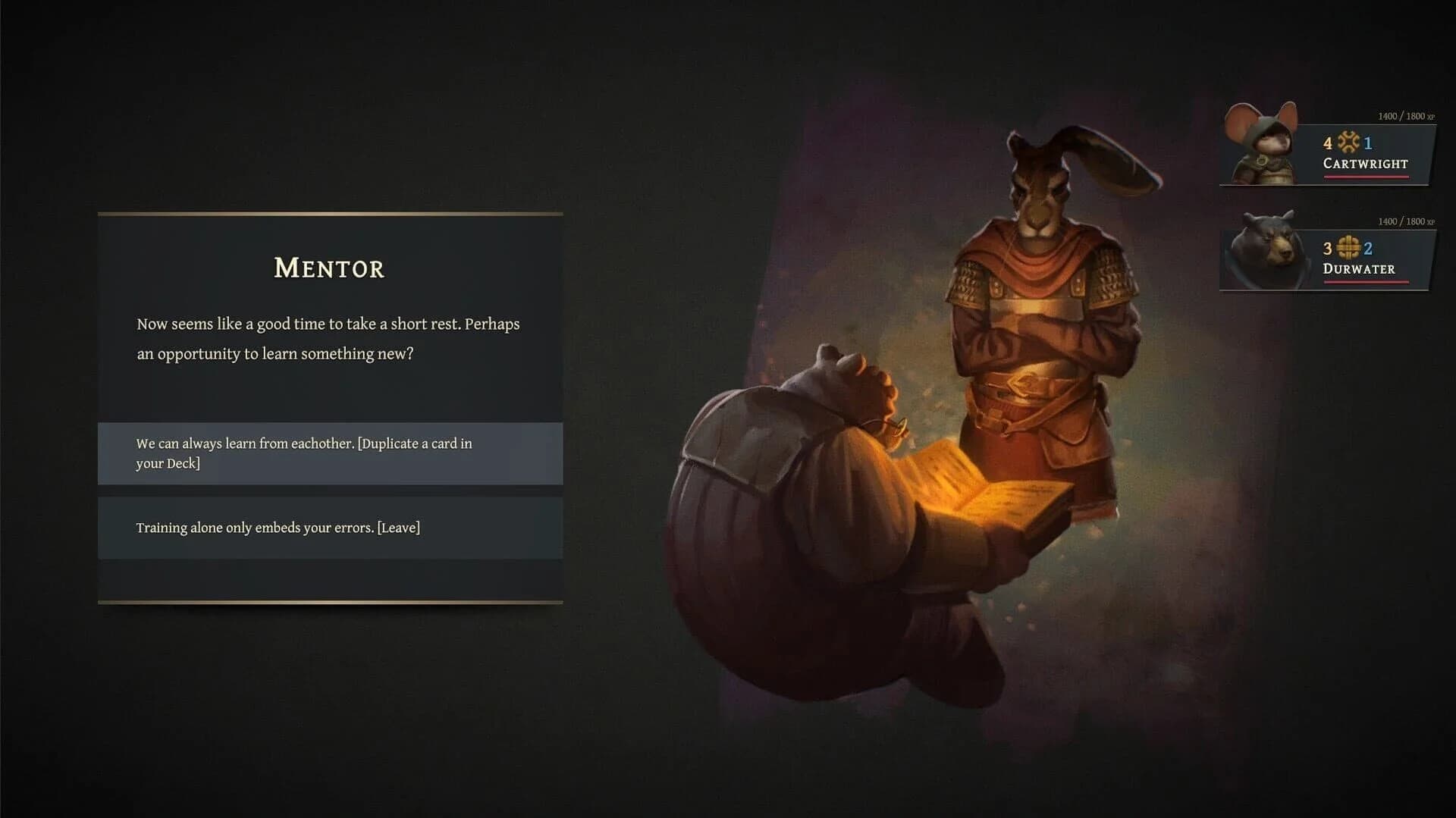Image resolution: width=1456 pixels, height=818 pixels.
Task: Click the Mentor dialogue title
Action: (x=328, y=269)
